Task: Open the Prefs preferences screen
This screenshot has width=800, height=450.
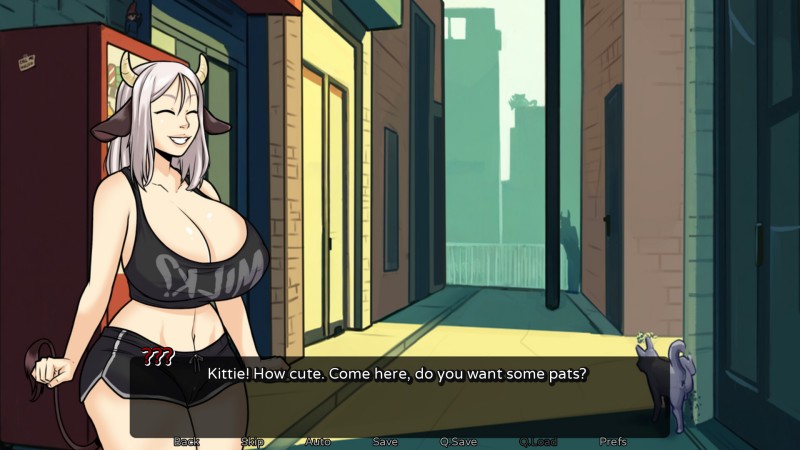Action: coord(613,441)
